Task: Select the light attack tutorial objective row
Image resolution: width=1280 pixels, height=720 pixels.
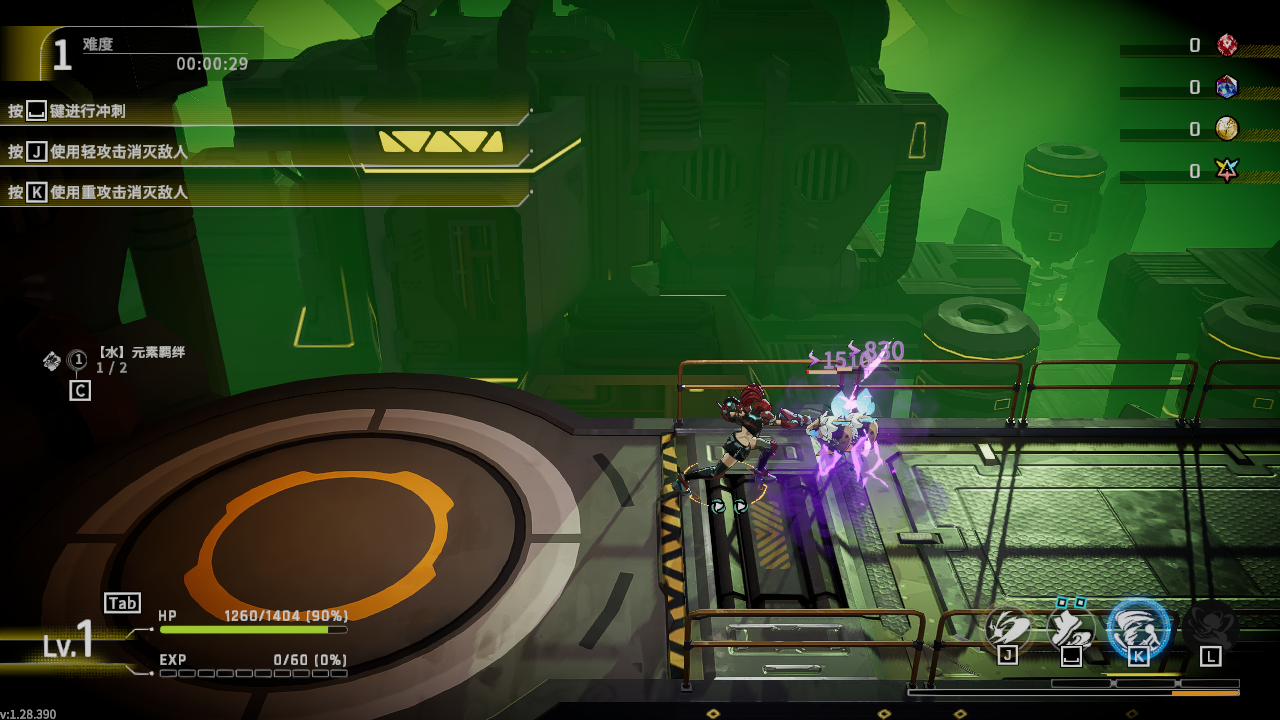Action: coord(265,152)
